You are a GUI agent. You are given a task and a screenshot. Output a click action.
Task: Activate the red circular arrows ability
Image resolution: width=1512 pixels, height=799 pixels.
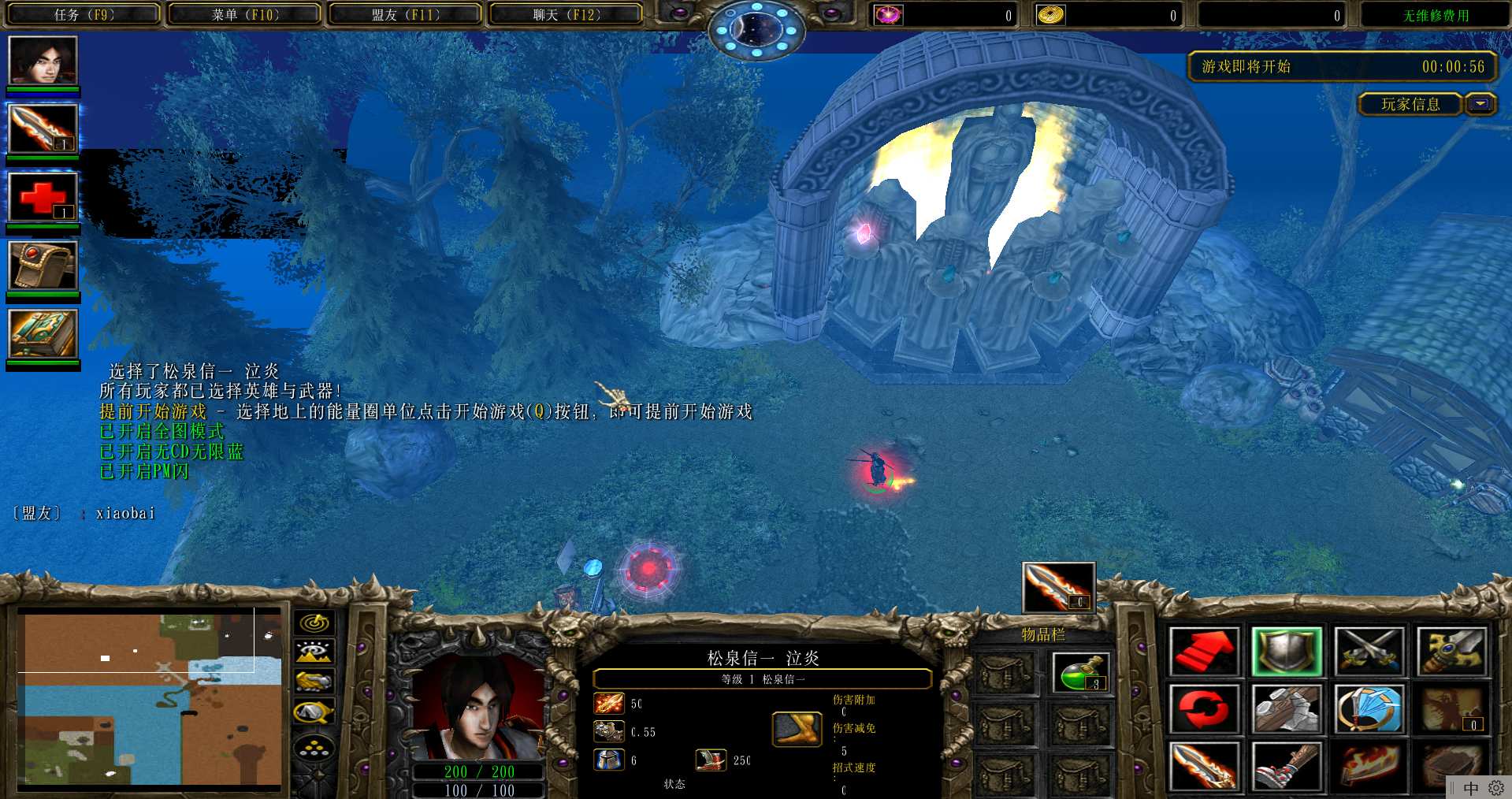[1204, 708]
